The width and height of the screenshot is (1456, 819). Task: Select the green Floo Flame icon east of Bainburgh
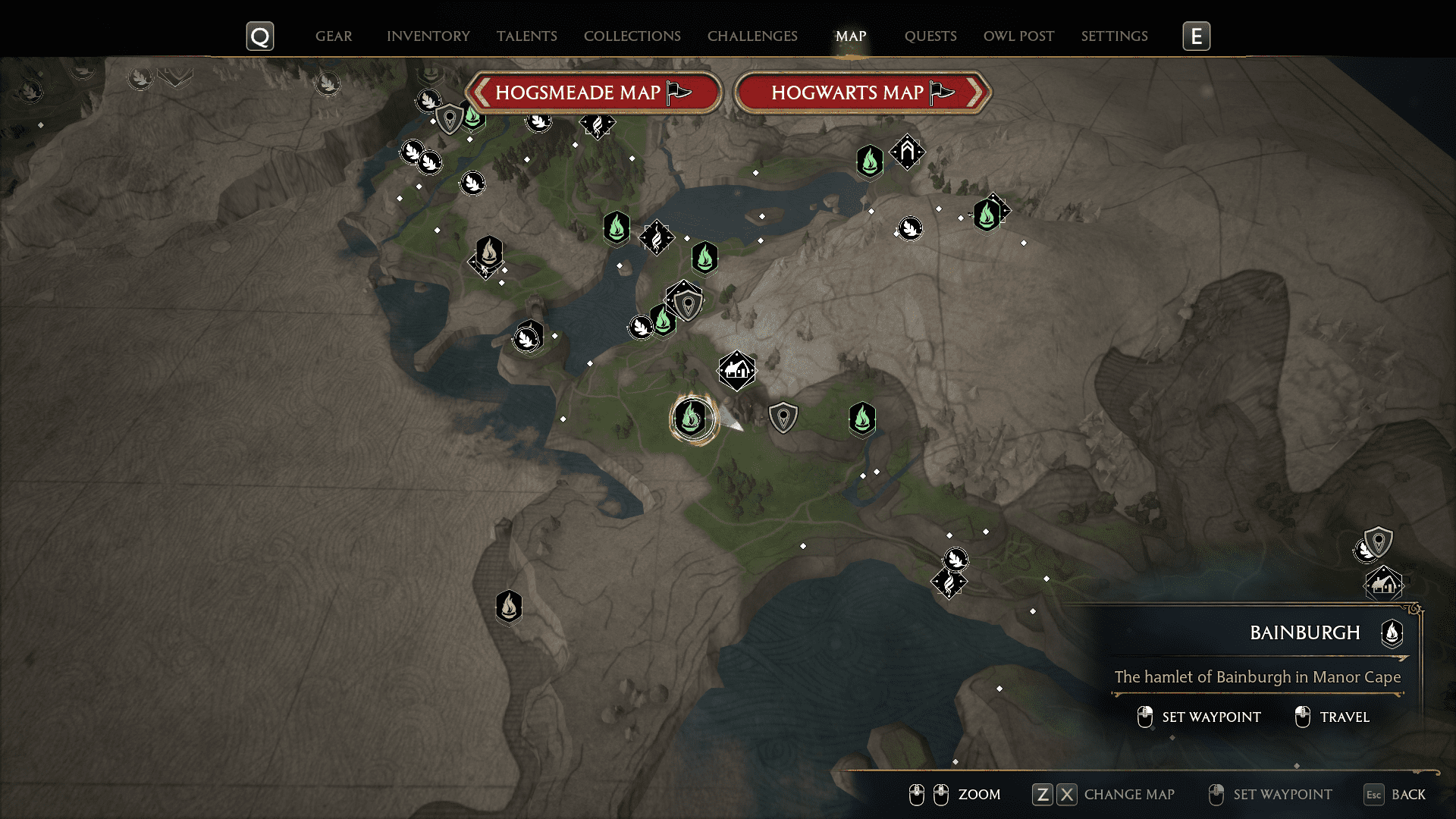click(x=861, y=418)
